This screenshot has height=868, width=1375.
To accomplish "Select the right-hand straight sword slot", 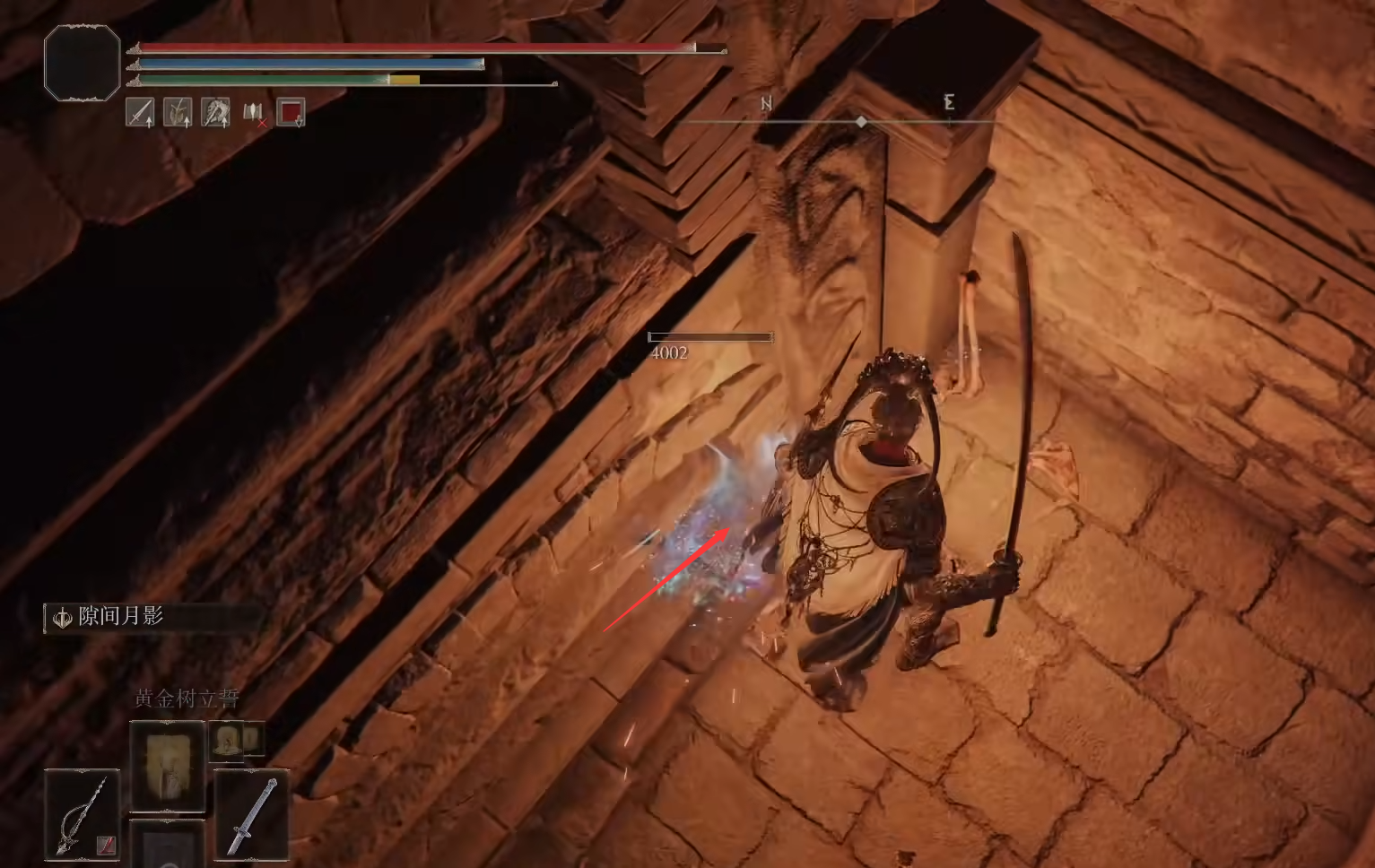I will tap(252, 813).
